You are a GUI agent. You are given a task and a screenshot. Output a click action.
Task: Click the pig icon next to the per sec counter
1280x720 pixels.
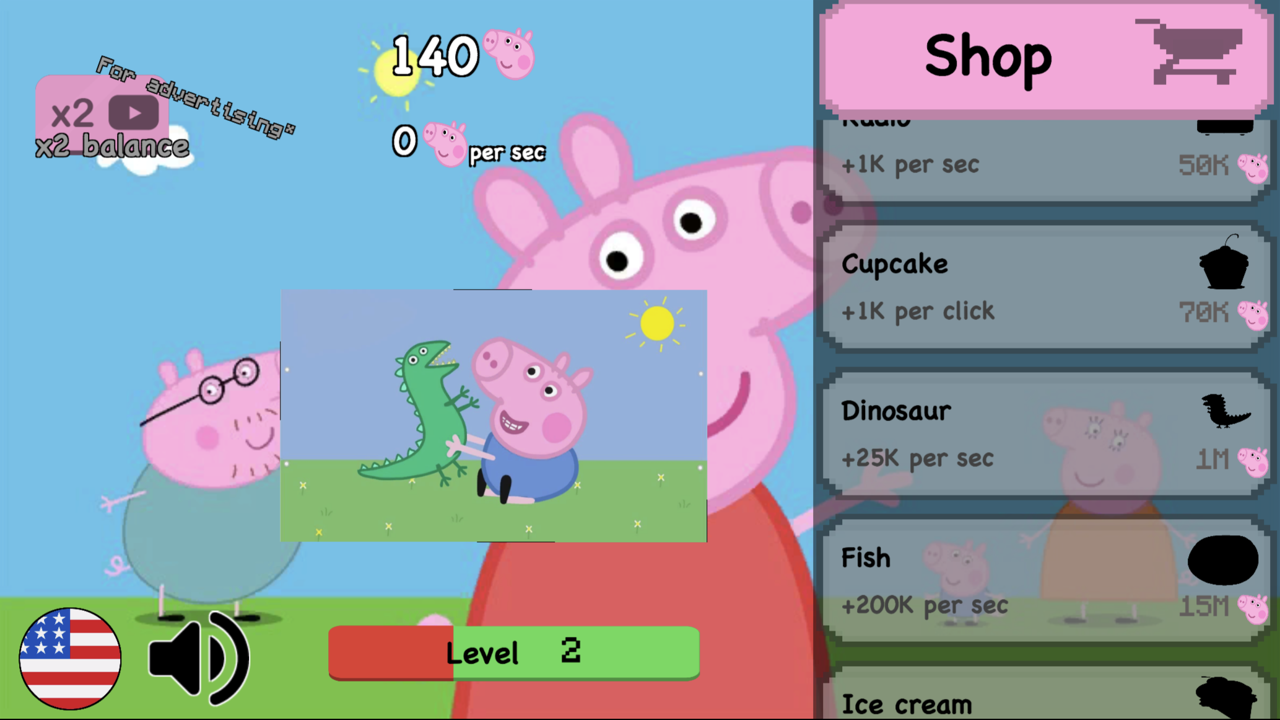(443, 143)
